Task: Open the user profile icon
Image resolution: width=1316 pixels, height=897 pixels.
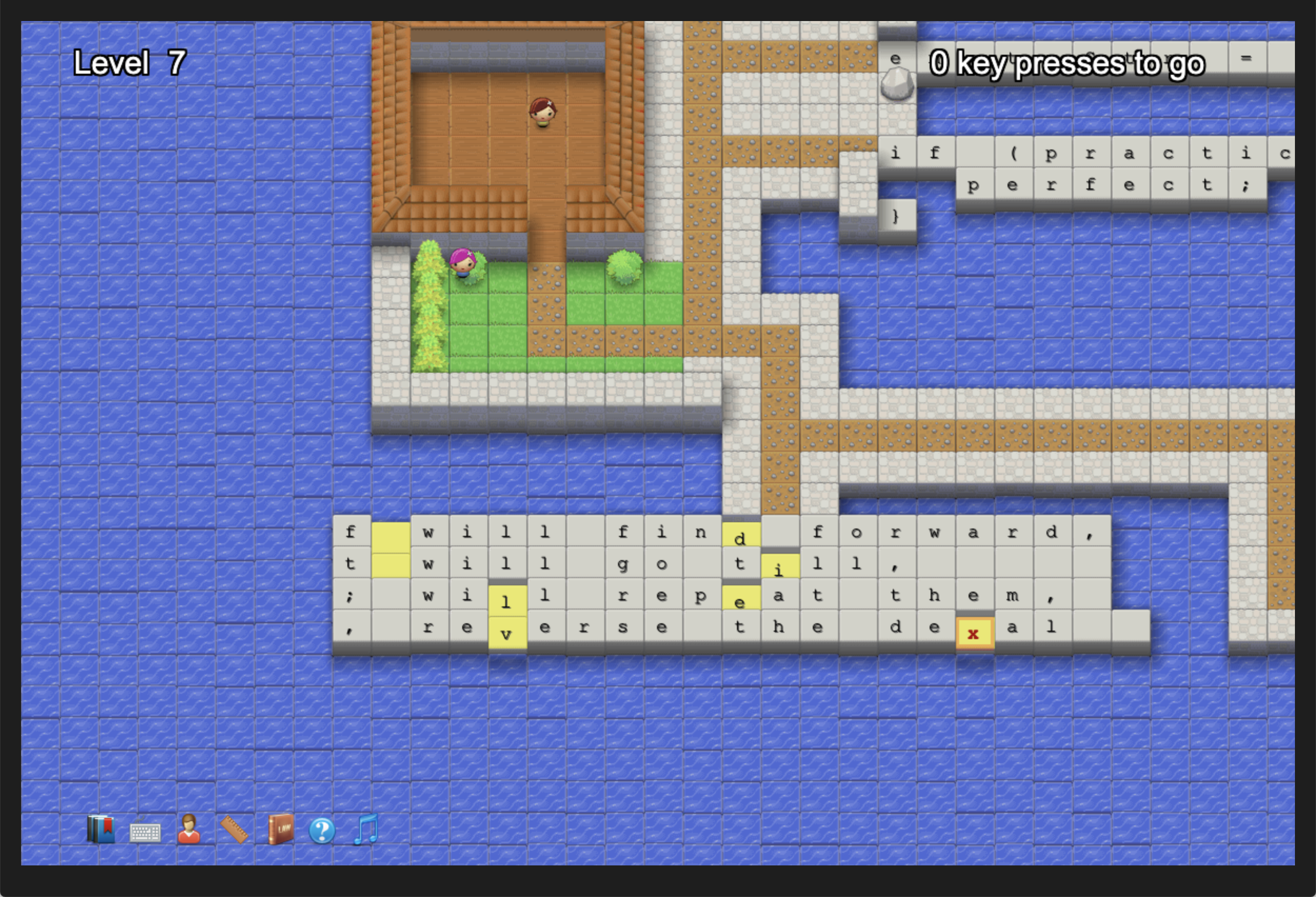Action: [188, 830]
